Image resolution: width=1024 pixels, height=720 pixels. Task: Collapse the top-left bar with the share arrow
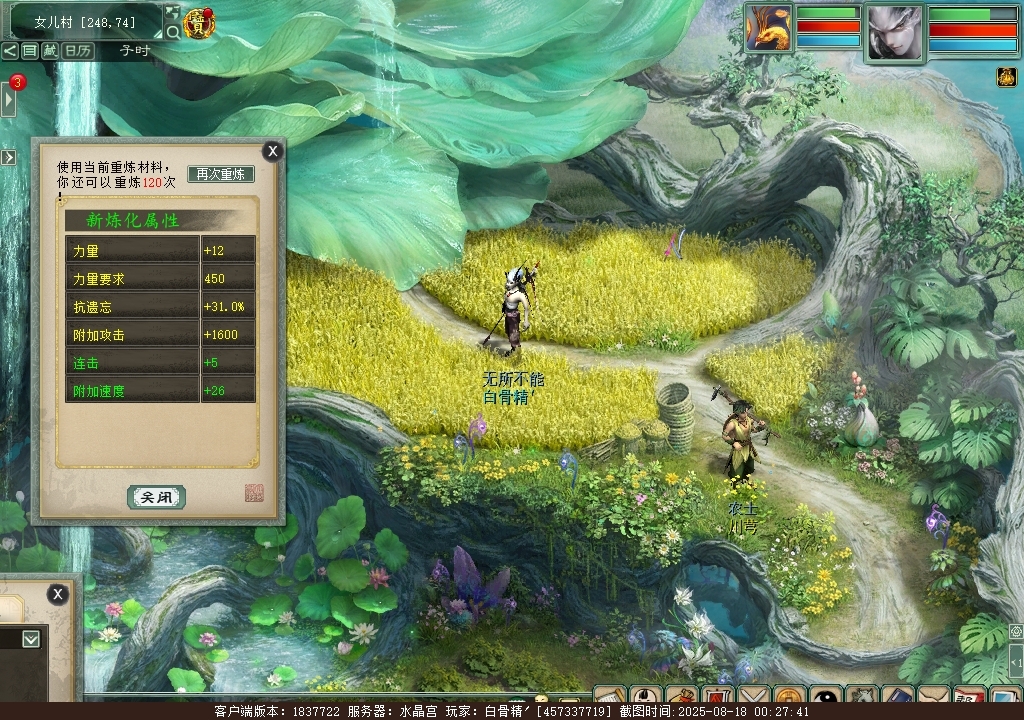(9, 50)
